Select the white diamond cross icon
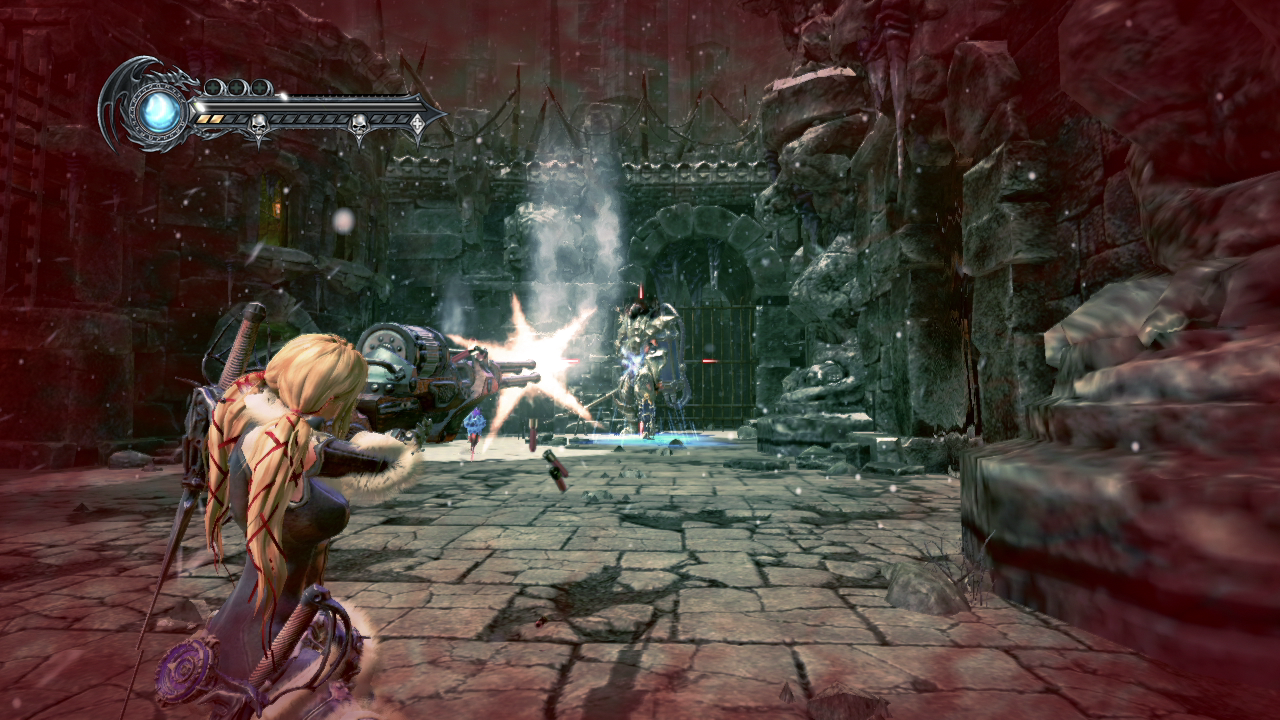The image size is (1280, 720). coord(417,123)
